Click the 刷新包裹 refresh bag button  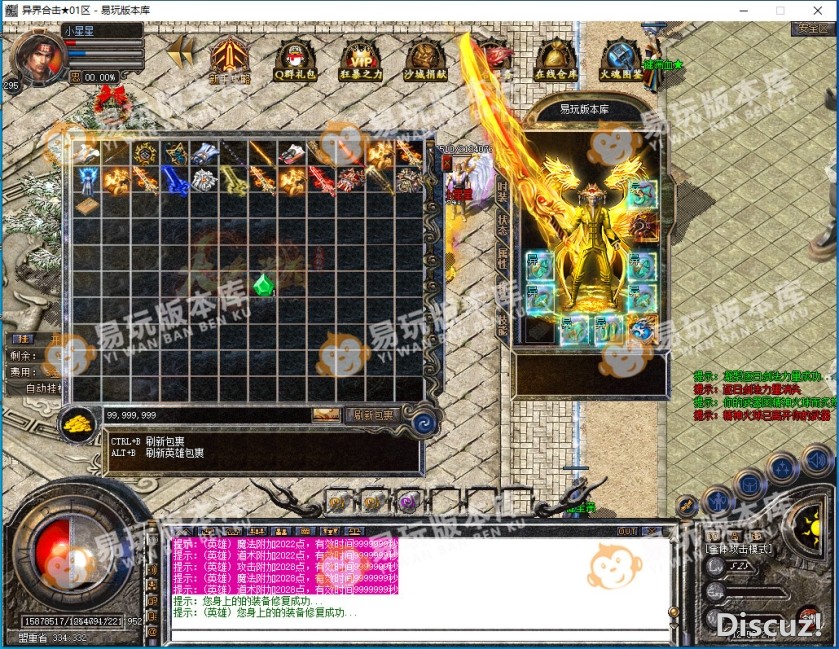click(x=371, y=415)
